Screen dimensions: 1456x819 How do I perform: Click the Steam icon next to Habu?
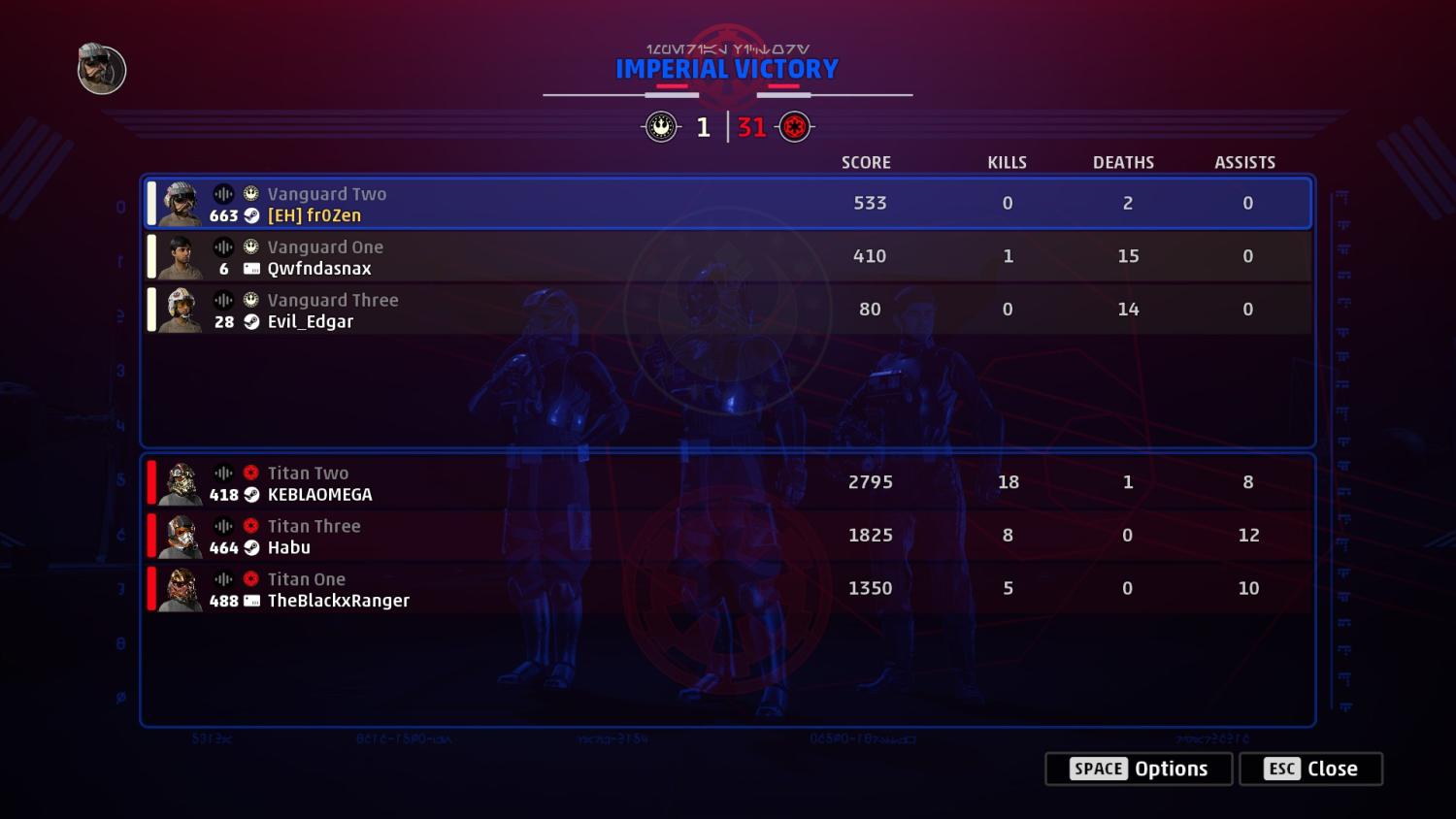point(250,547)
